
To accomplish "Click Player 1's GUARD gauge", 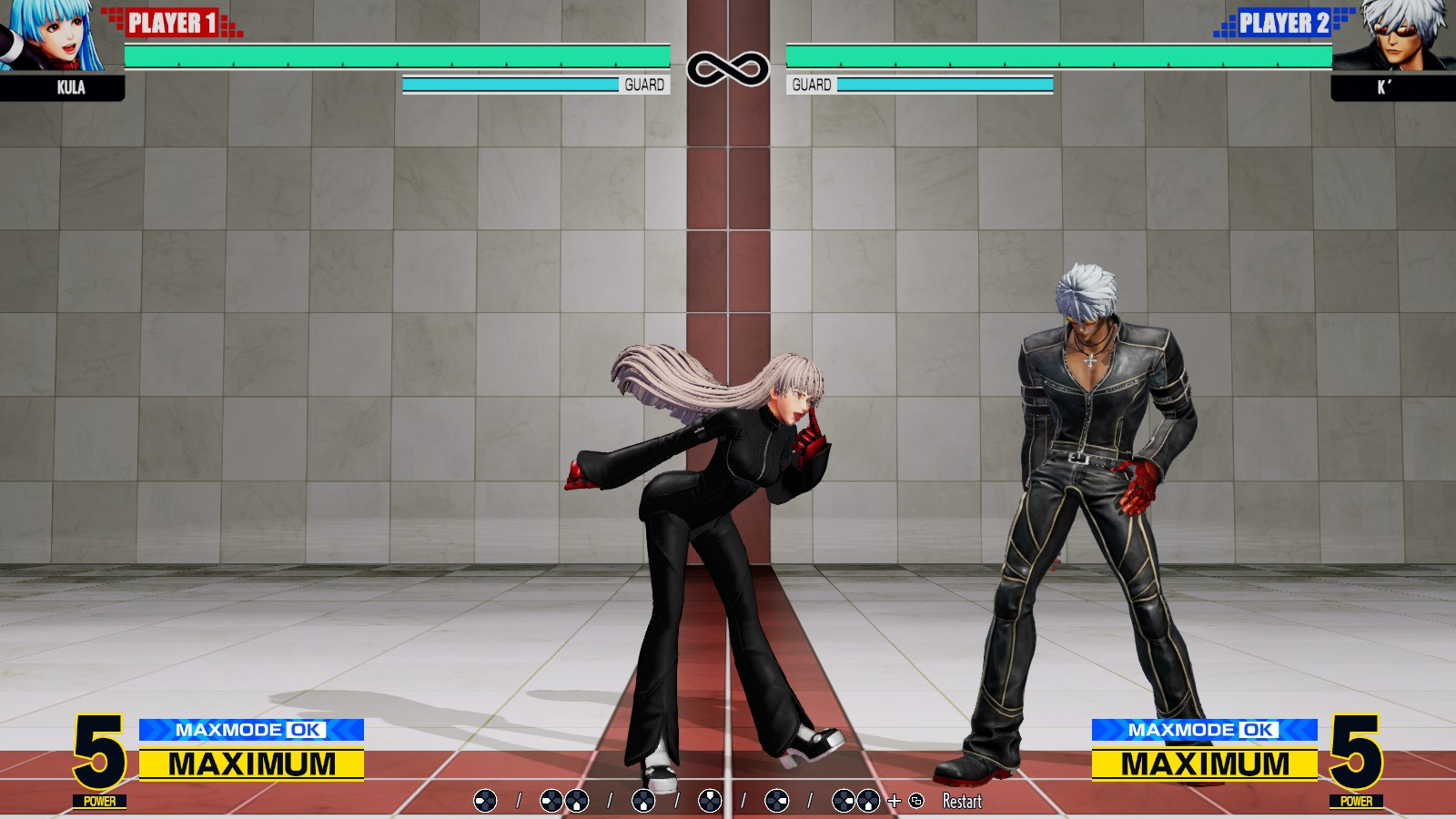I will tap(508, 84).
